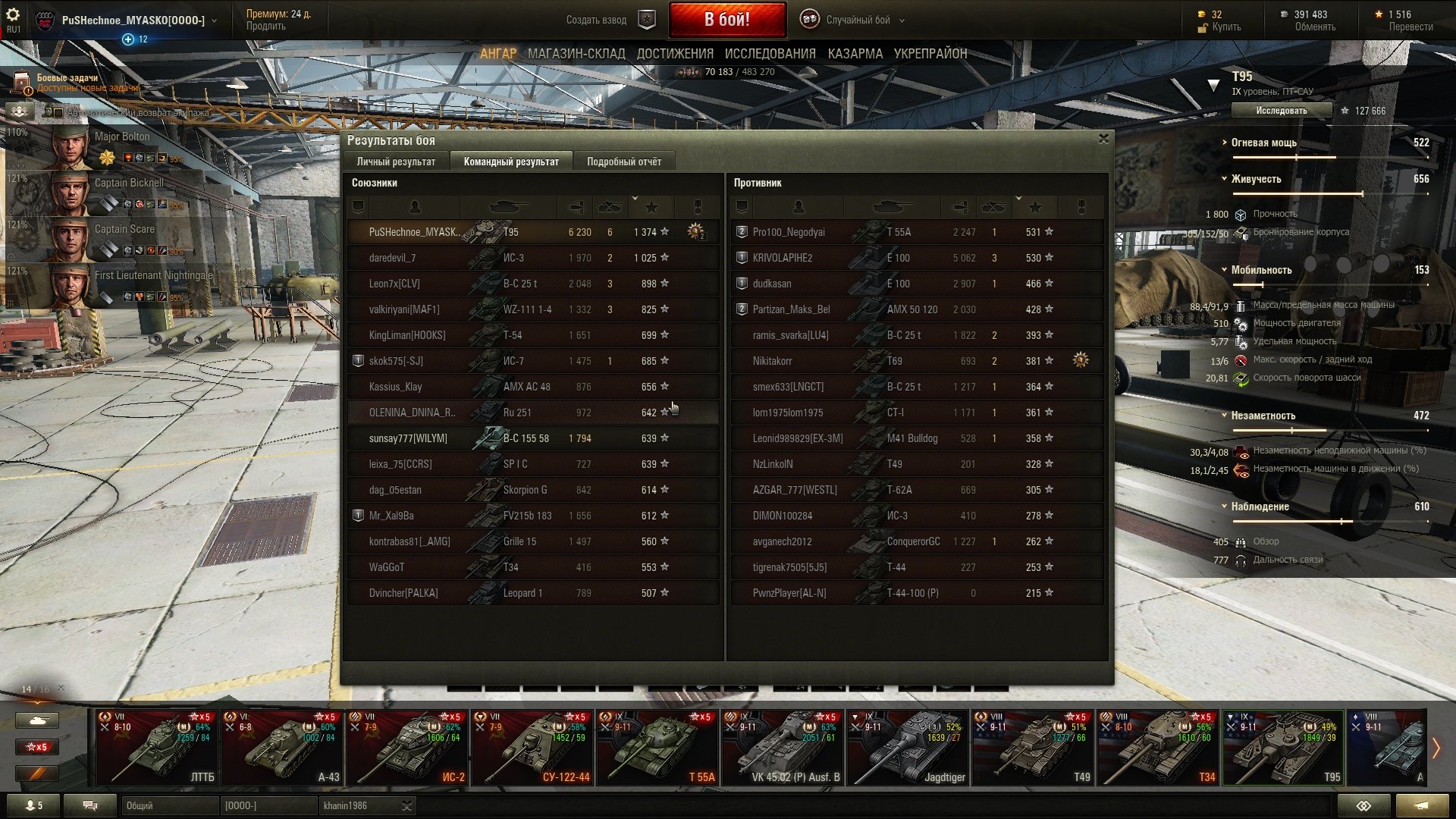Open the КАЗАРМА barracks
This screenshot has width=1456, height=819.
(855, 54)
